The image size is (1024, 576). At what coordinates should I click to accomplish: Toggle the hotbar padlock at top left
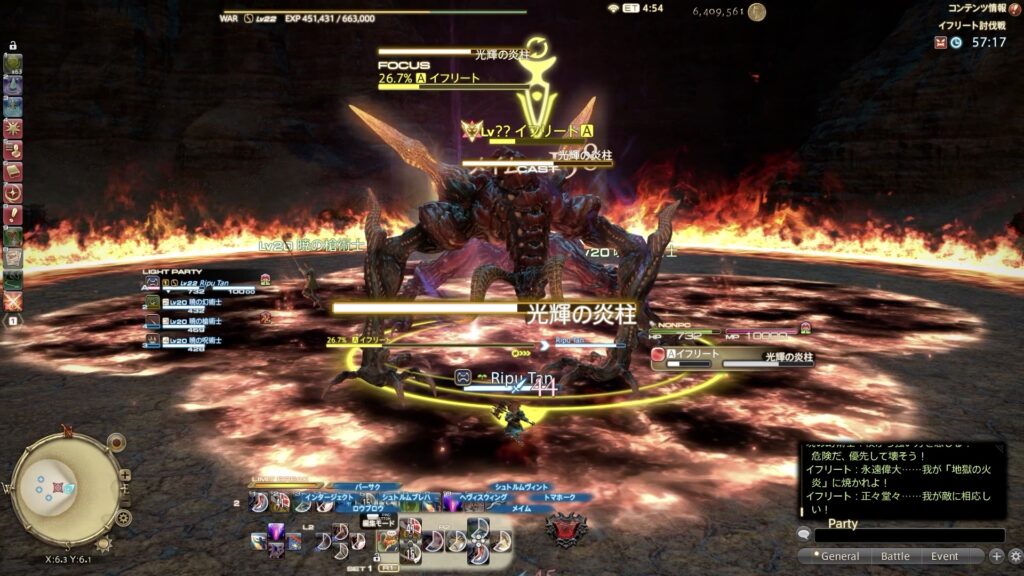13,45
